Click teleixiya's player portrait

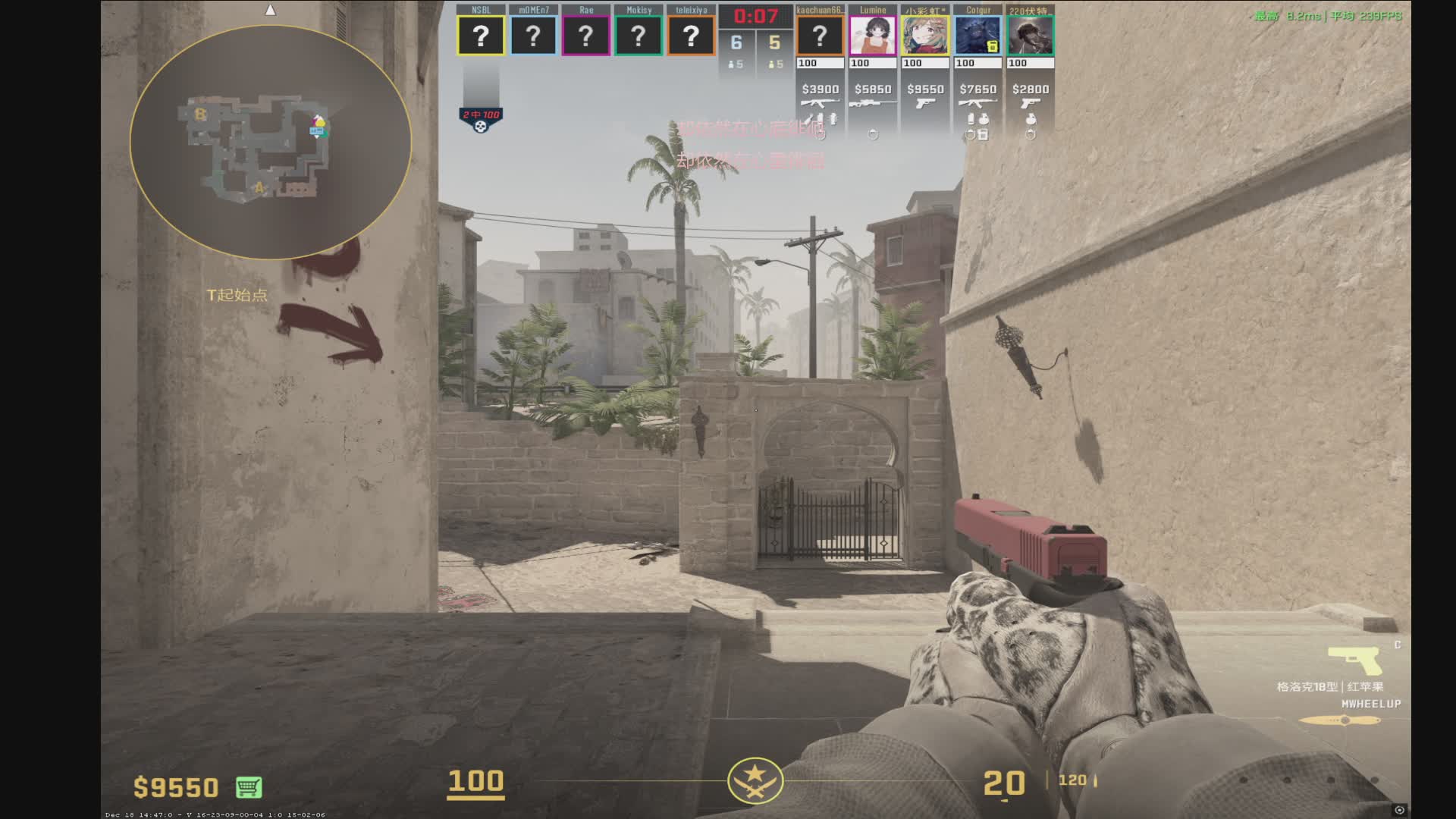pyautogui.click(x=691, y=36)
